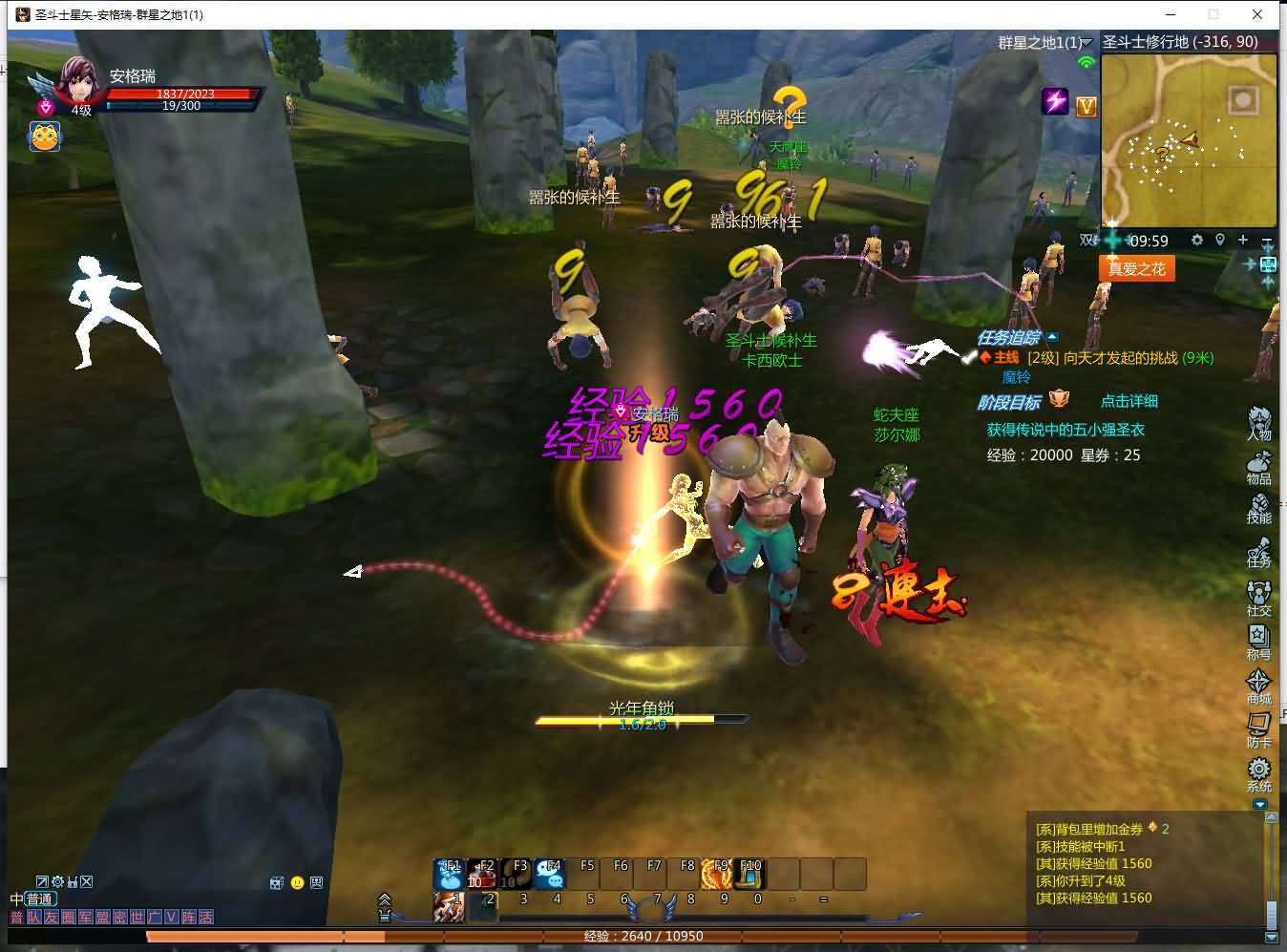This screenshot has height=952, width=1287.
Task: Open the 系统 system settings
Action: (x=1258, y=773)
